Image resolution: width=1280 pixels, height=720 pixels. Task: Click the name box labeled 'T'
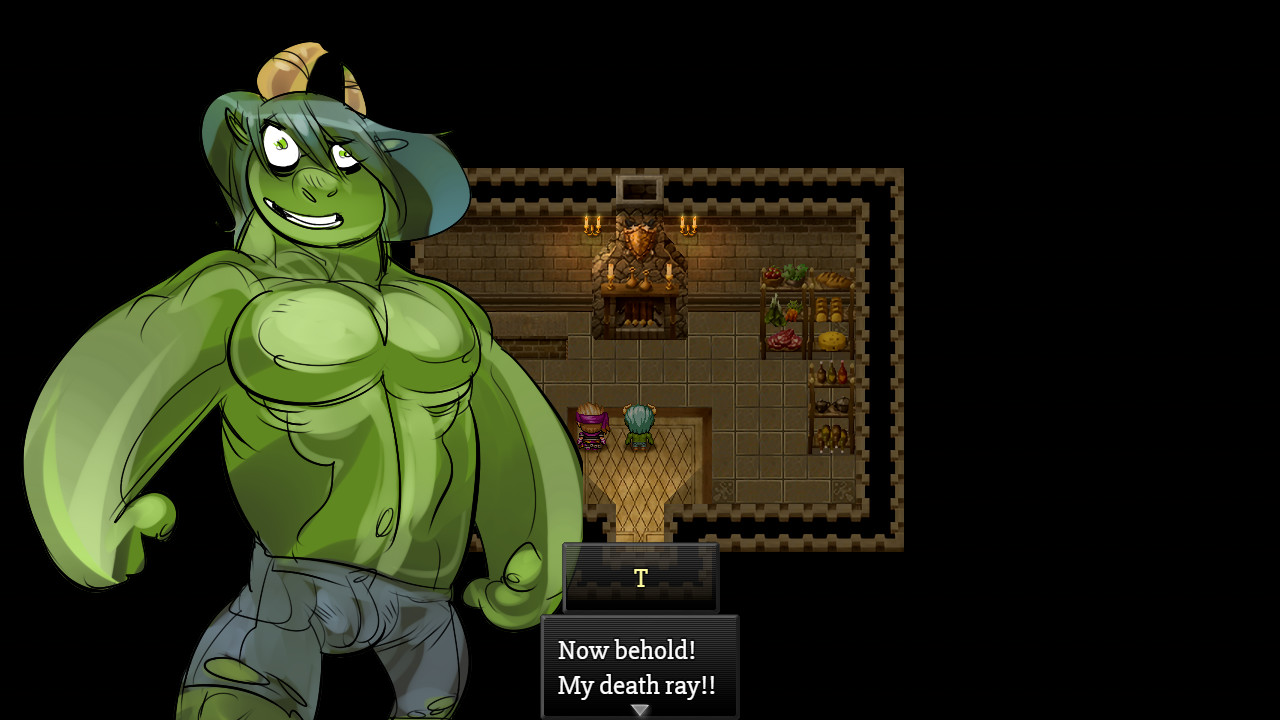pos(640,578)
